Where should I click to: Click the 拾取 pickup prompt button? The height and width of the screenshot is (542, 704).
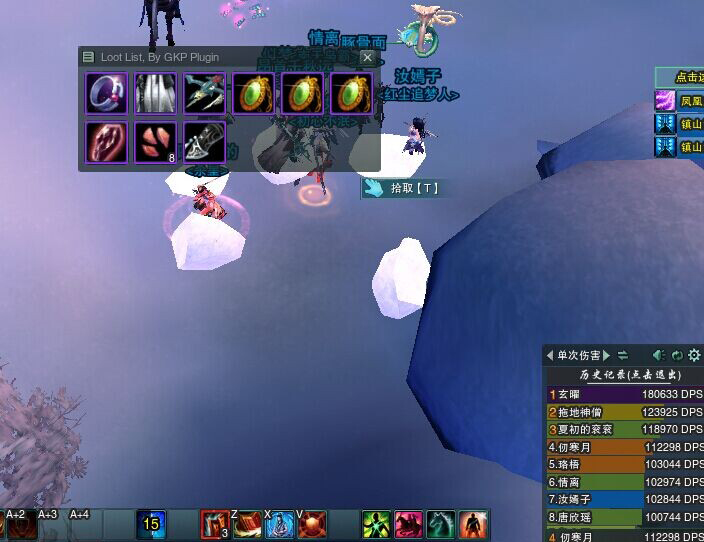tap(402, 187)
